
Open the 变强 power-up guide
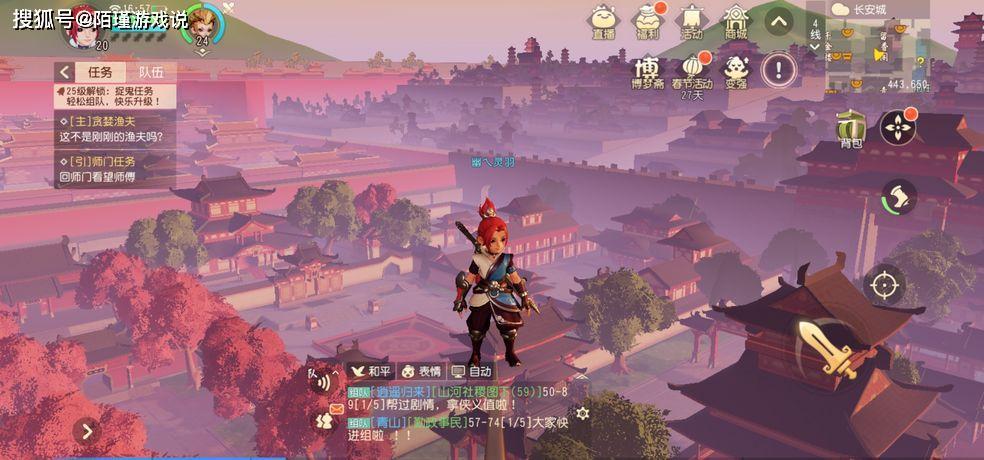click(x=736, y=70)
